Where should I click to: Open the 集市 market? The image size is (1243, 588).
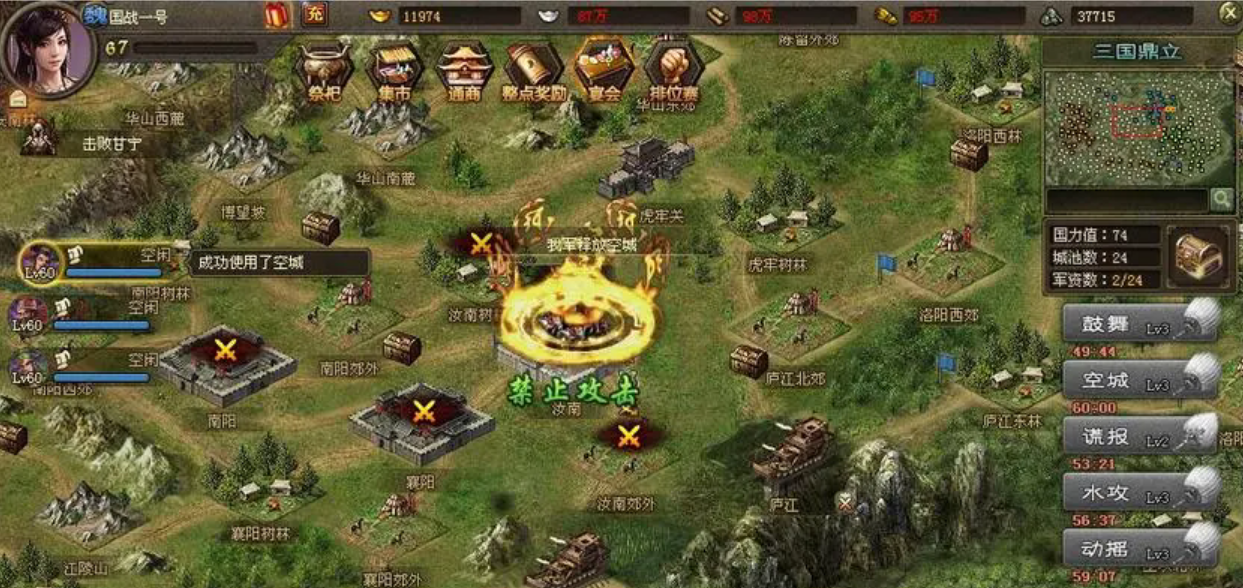click(395, 74)
